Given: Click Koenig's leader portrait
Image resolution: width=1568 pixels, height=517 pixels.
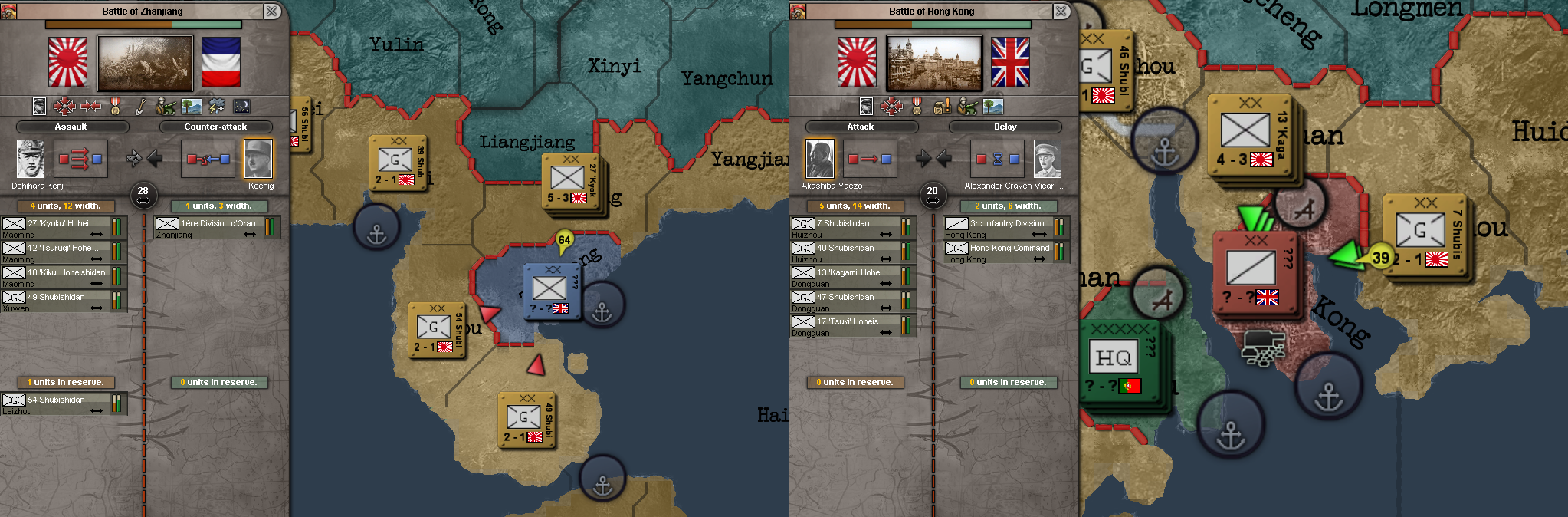Looking at the screenshot, I should tap(258, 159).
